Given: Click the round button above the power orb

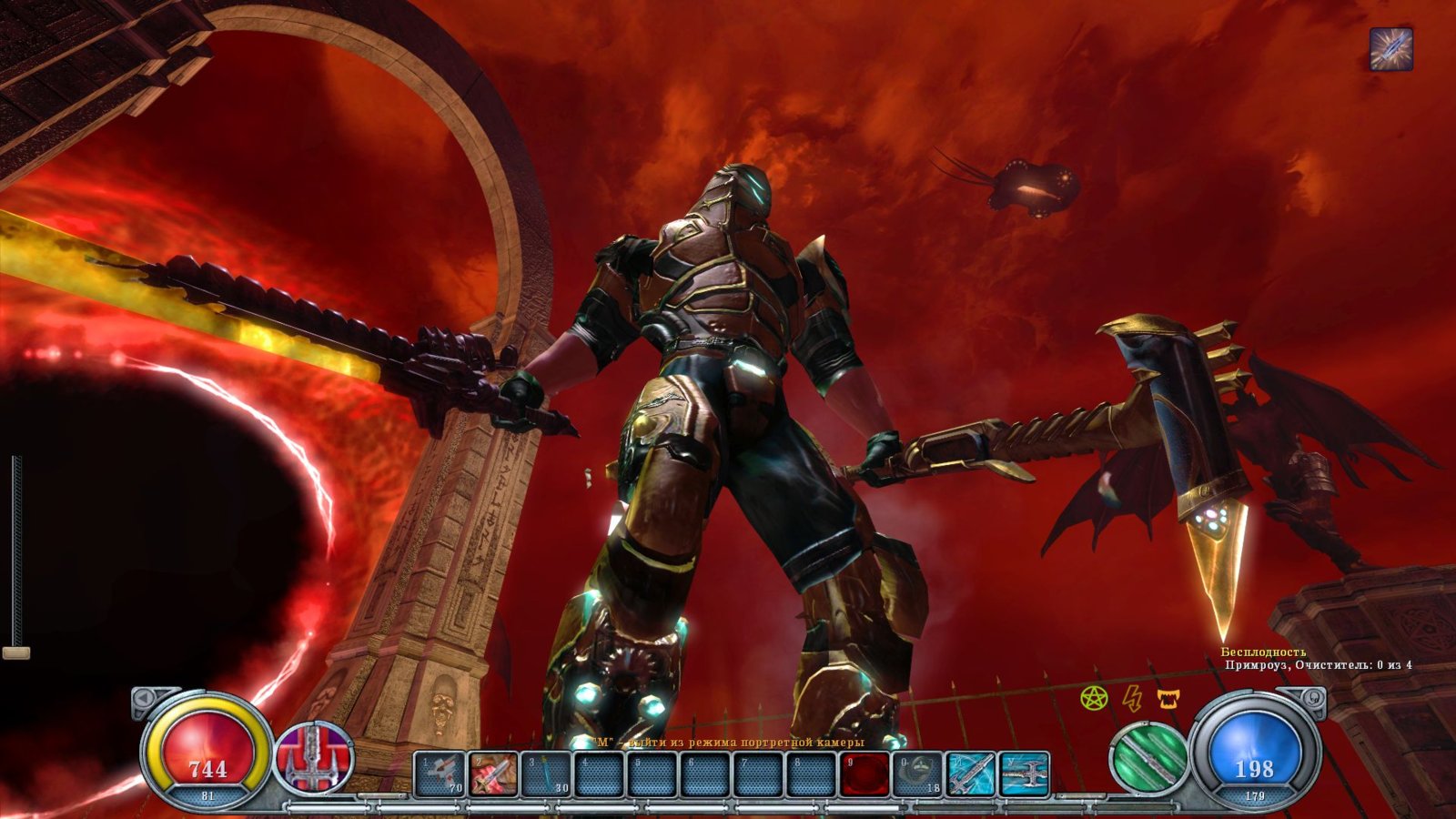Looking at the screenshot, I should point(1314,697).
